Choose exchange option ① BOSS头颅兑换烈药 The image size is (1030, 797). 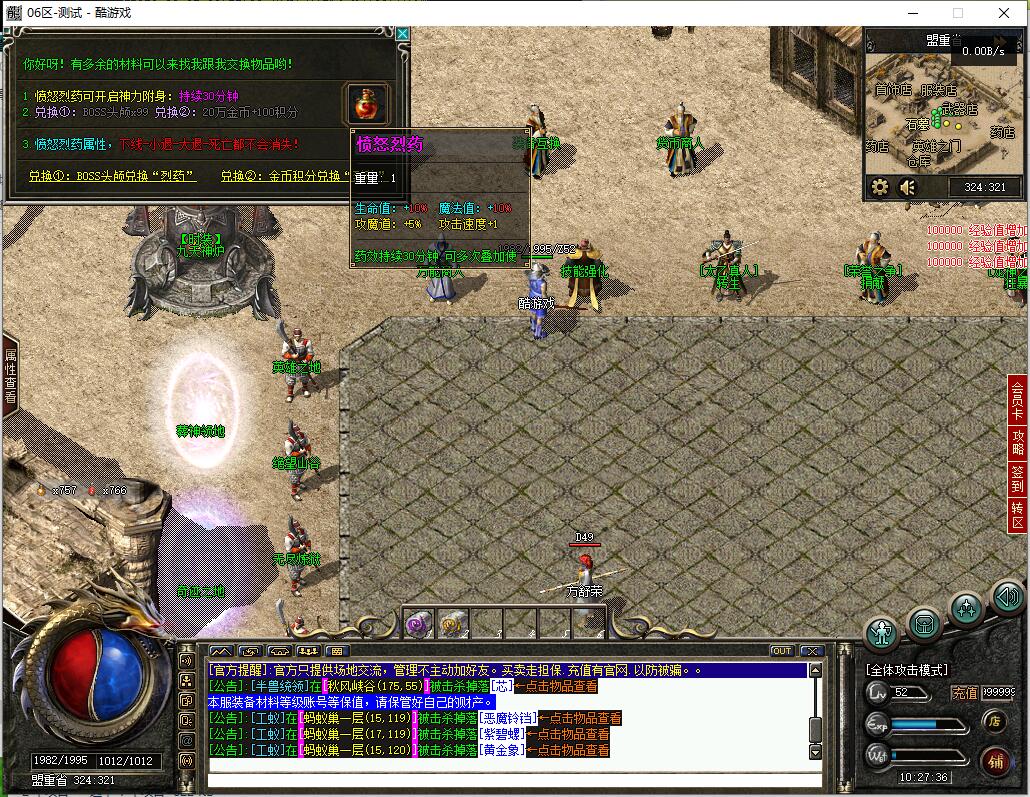[x=112, y=176]
